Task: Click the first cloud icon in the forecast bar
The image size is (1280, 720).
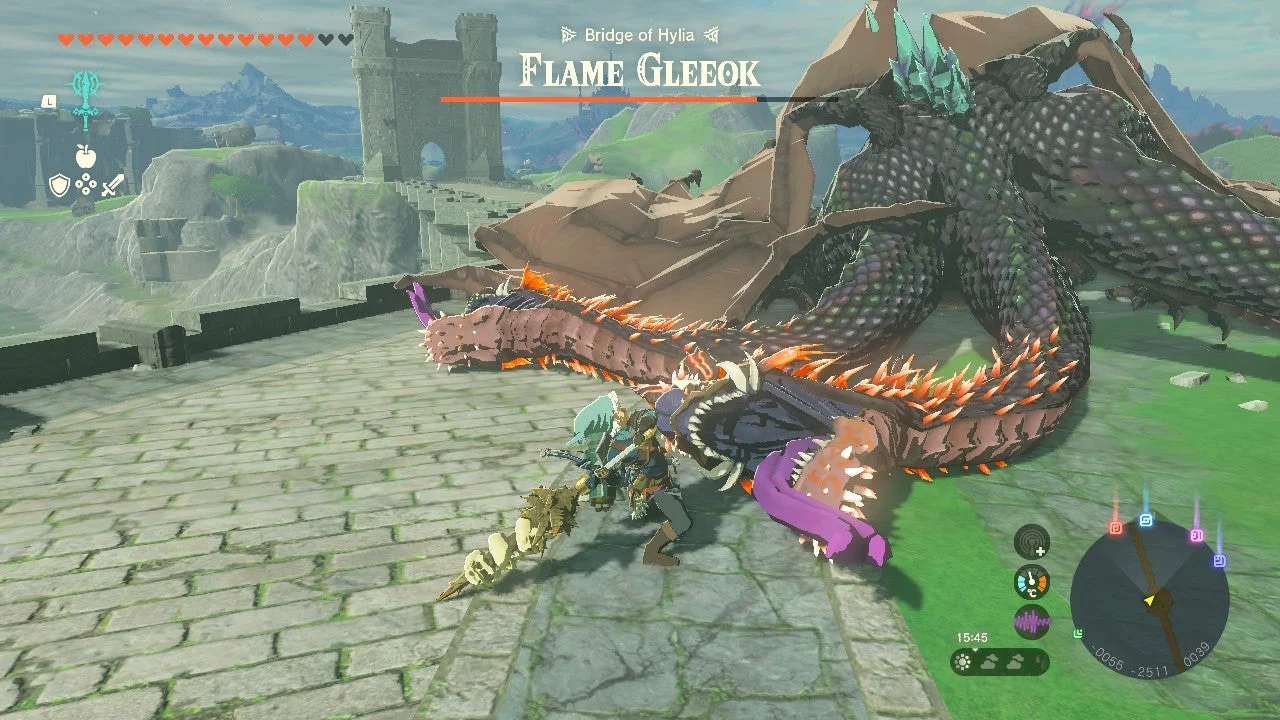Action: click(x=988, y=662)
